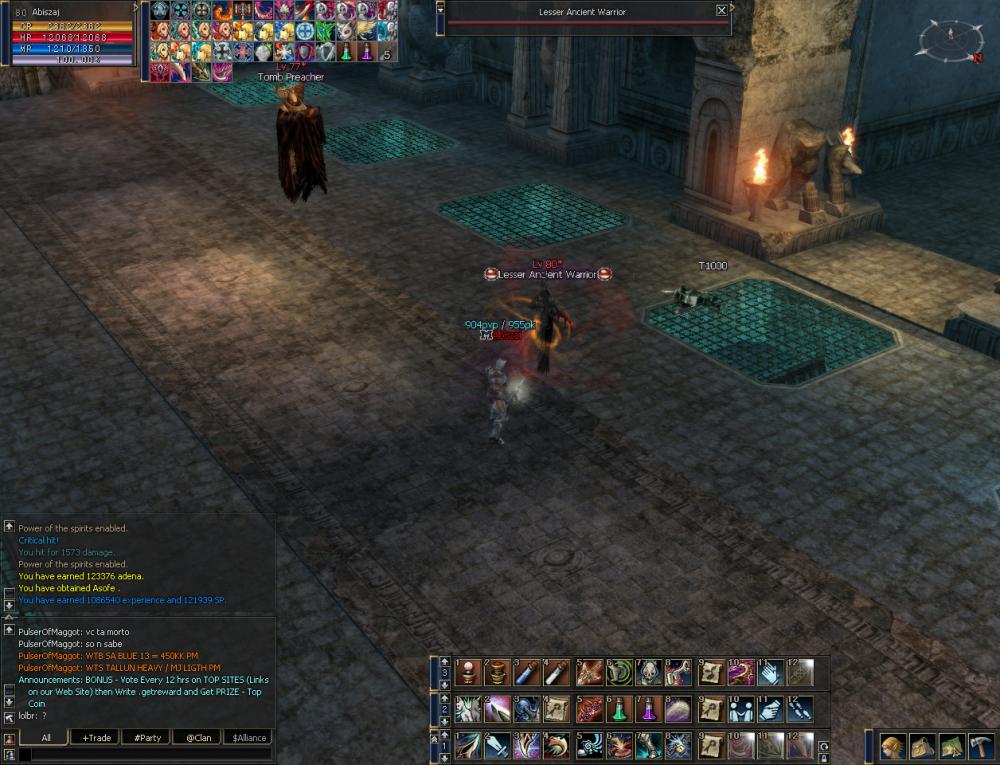This screenshot has height=765, width=1000.
Task: Activate the handshake action on the hotbar
Action: tap(769, 709)
